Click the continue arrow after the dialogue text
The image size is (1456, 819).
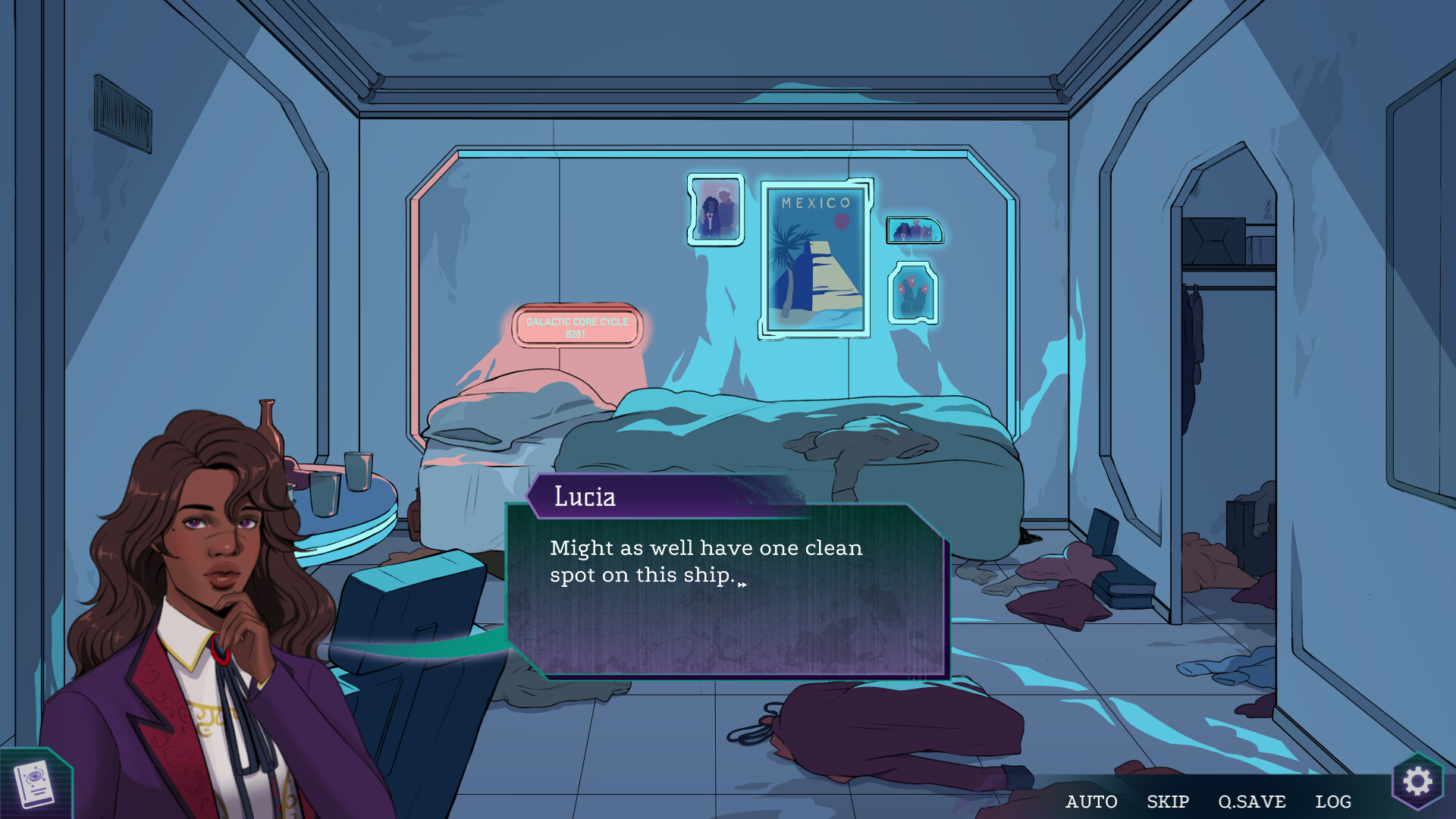point(744,583)
